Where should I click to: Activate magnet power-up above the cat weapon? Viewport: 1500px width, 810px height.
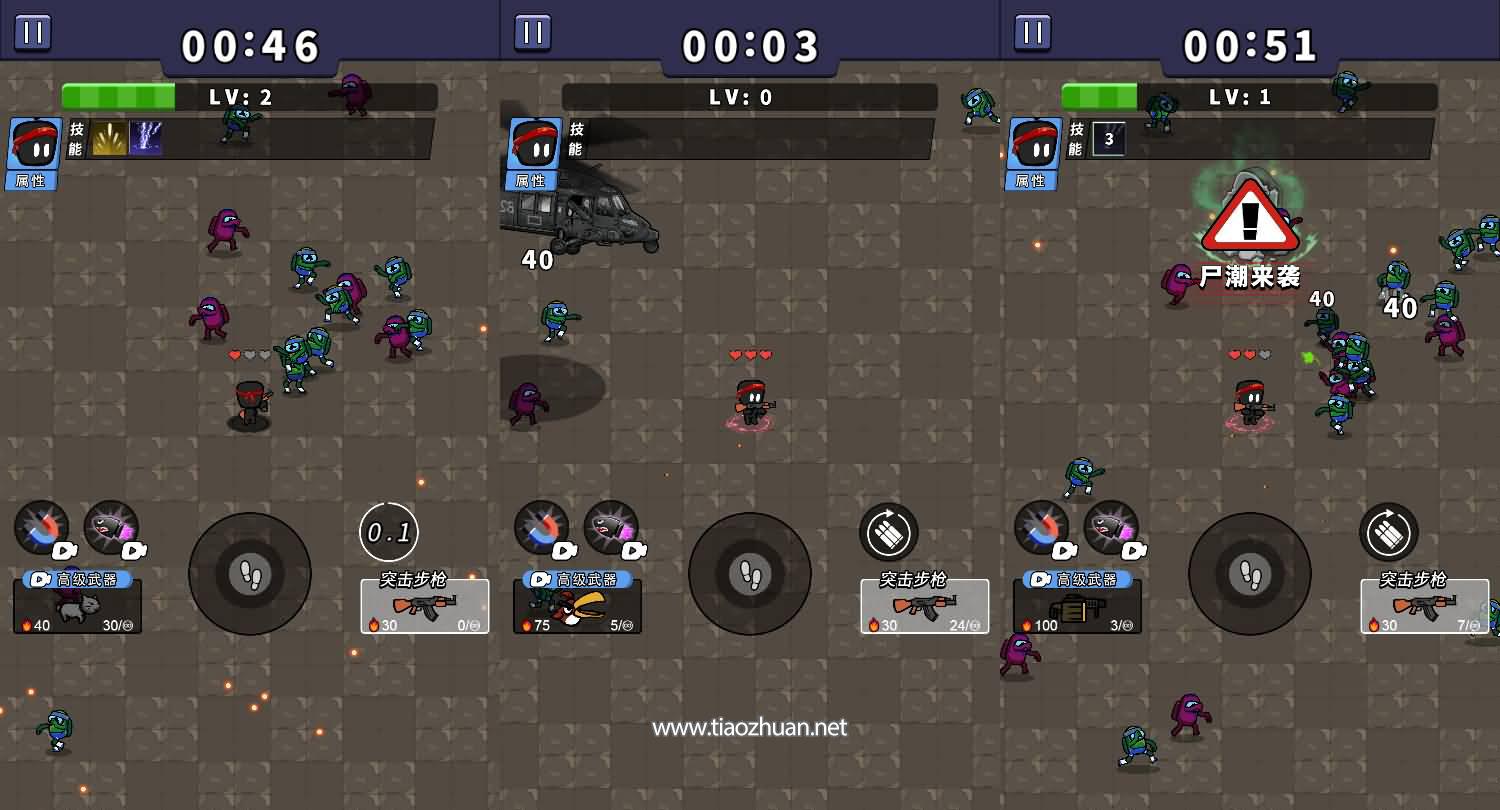[x=42, y=528]
